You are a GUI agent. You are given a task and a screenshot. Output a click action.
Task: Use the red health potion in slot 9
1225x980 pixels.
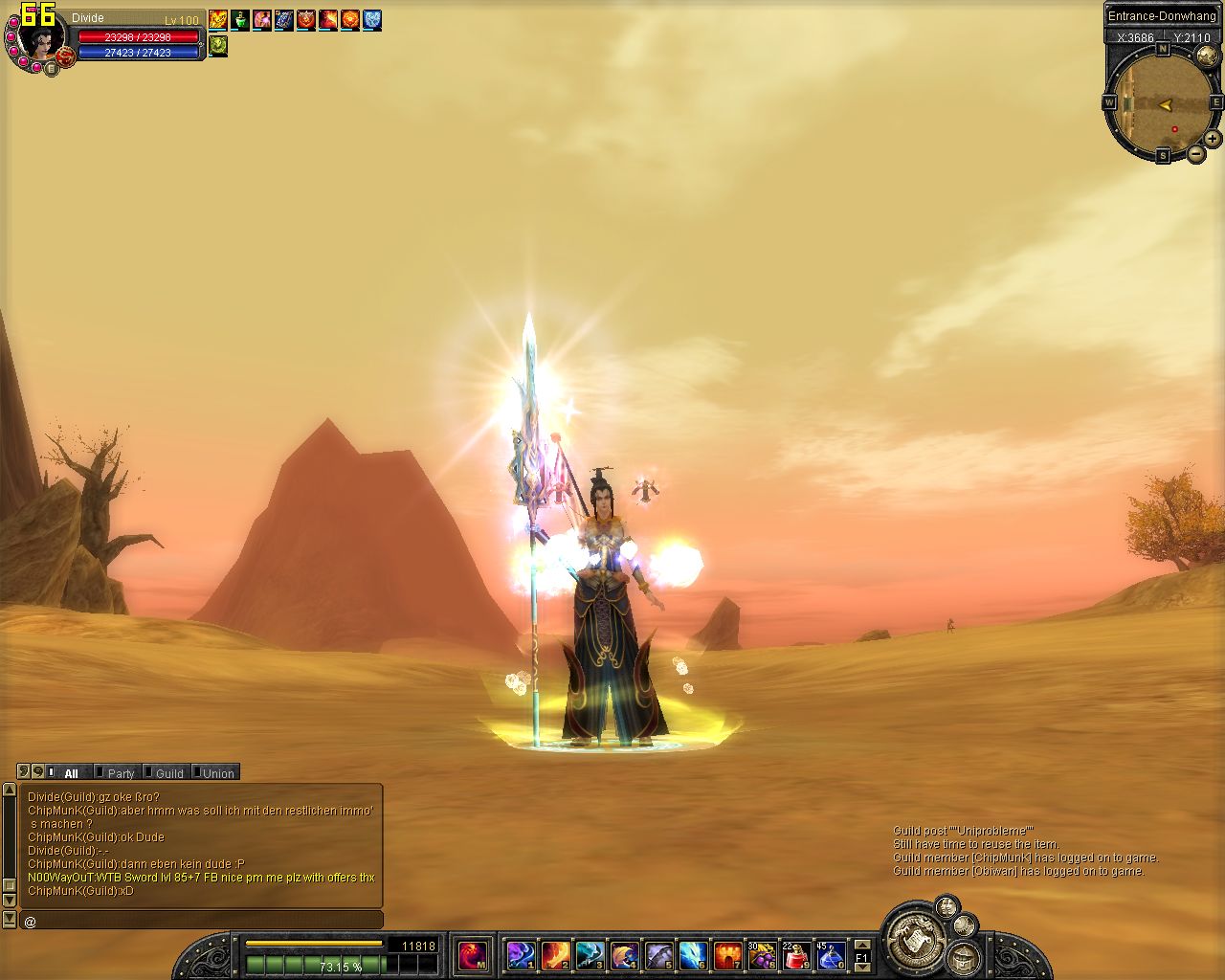coord(797,954)
